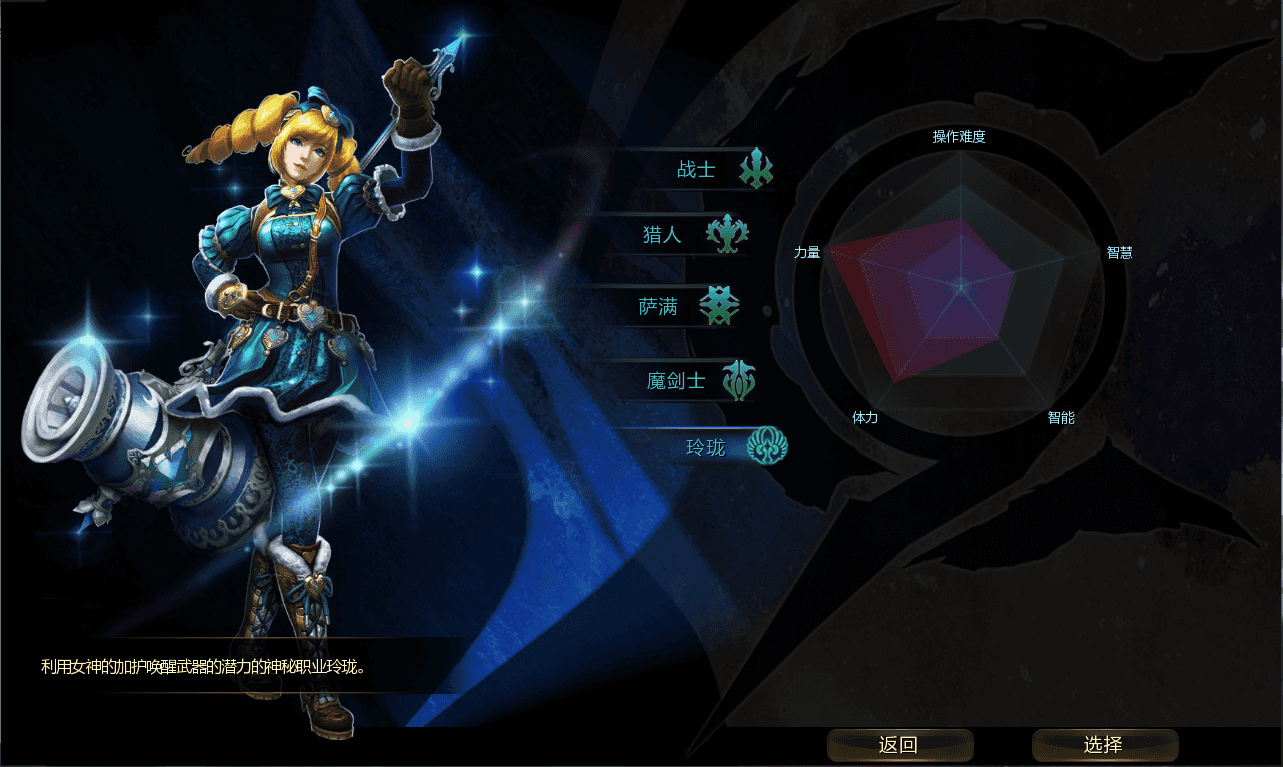Select the 魔剑士 class entry
1283x767 pixels.
tap(678, 381)
